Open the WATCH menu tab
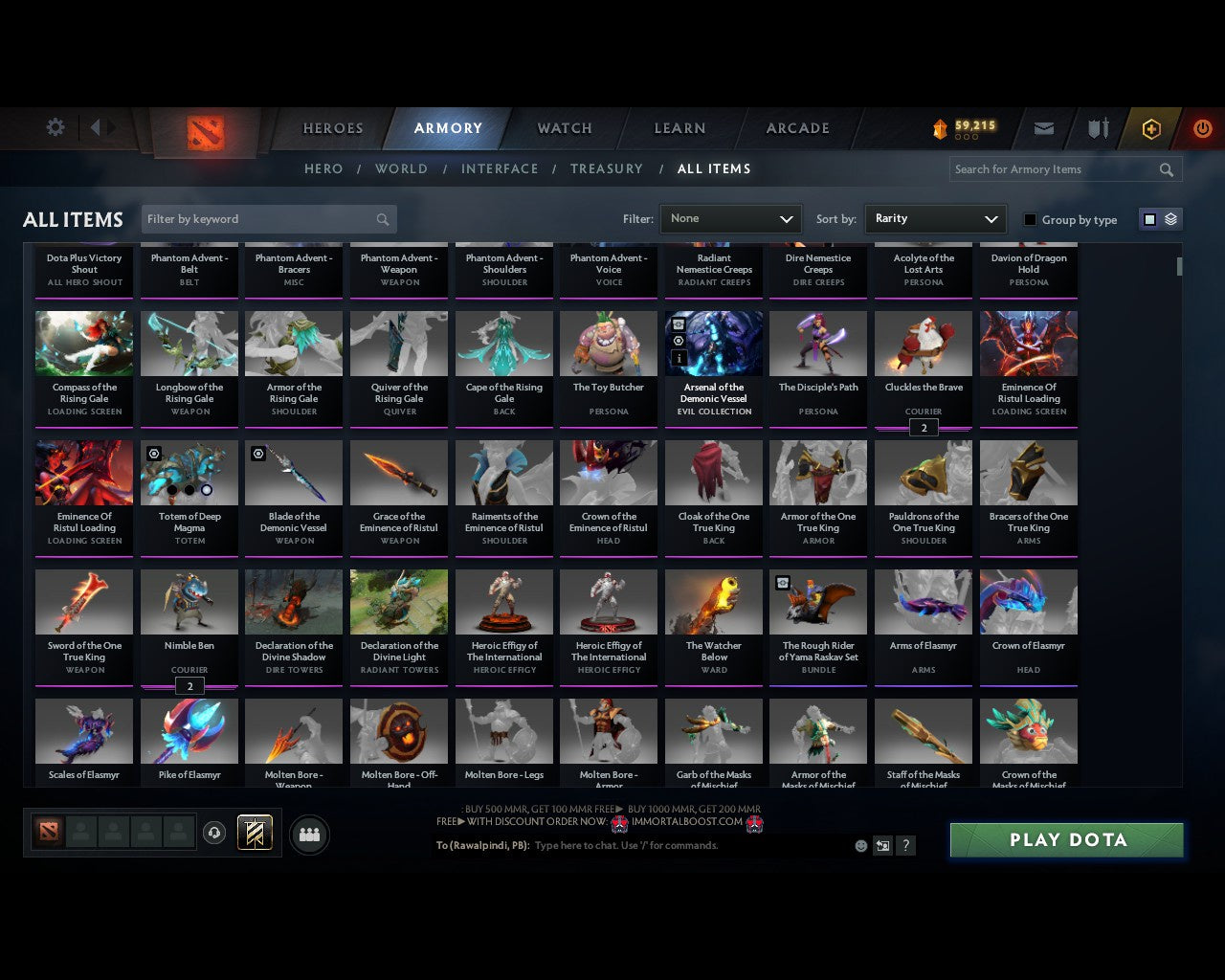The image size is (1225, 980). click(x=564, y=128)
